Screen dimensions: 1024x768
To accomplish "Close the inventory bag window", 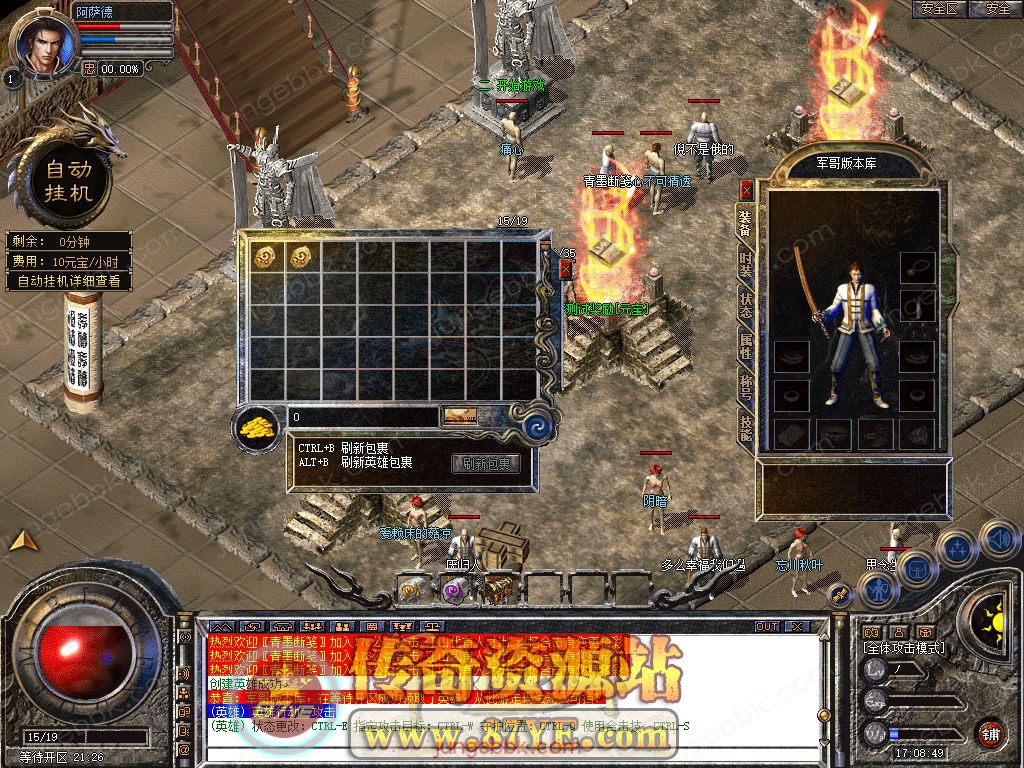I will 566,268.
